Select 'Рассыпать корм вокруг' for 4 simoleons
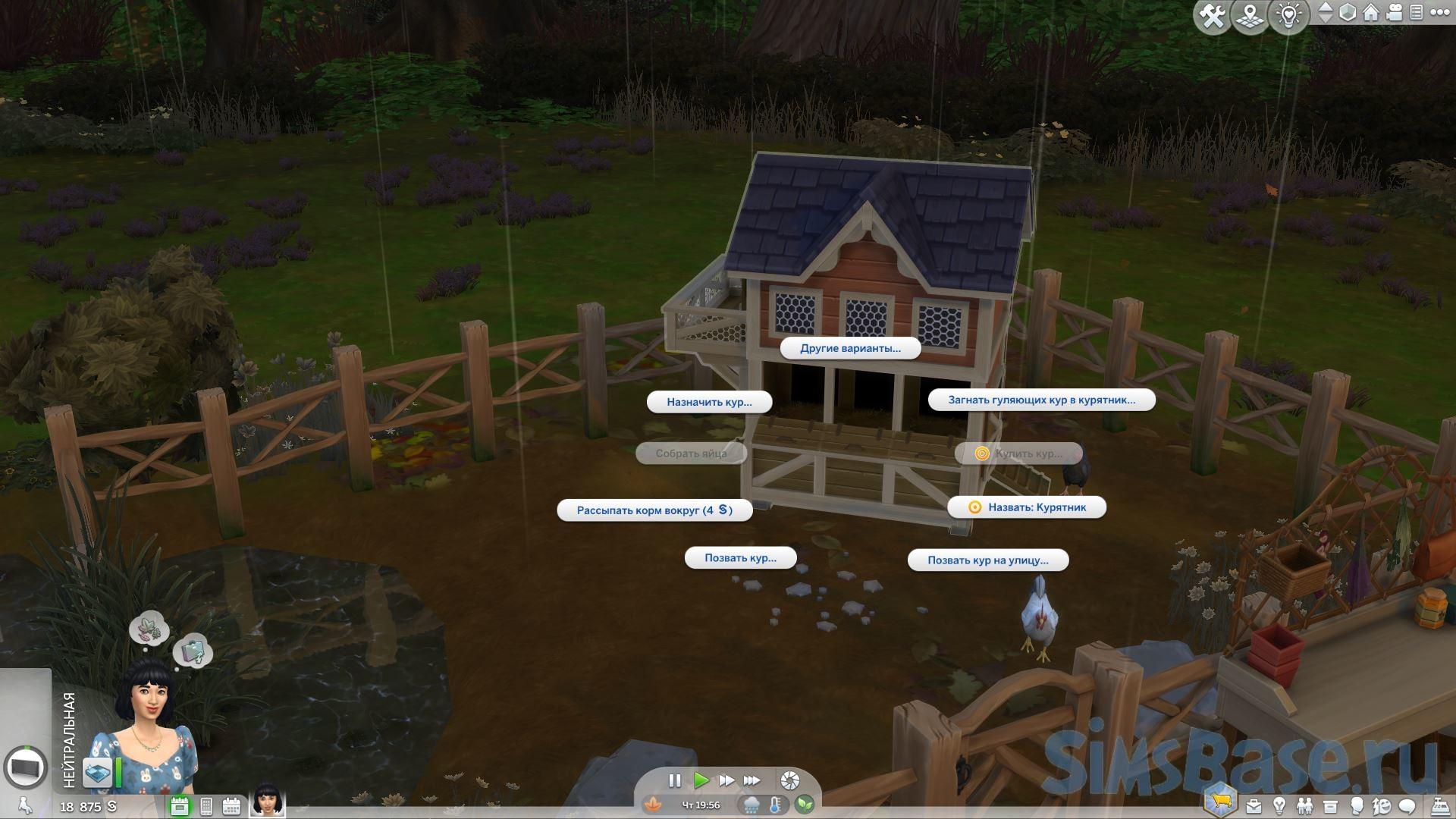This screenshot has width=1456, height=819. click(654, 510)
